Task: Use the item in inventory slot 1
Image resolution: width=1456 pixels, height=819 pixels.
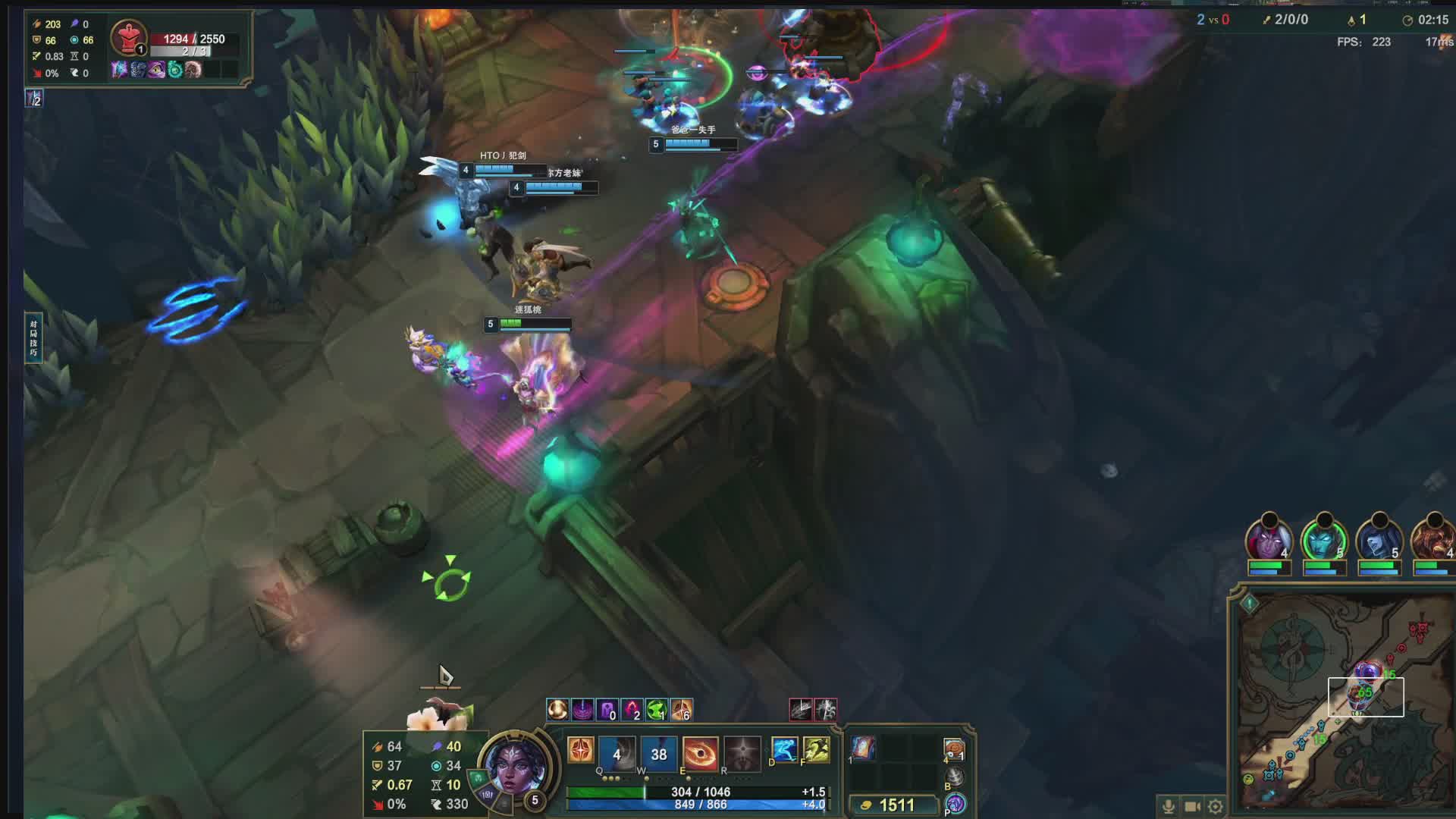Action: pos(864,748)
